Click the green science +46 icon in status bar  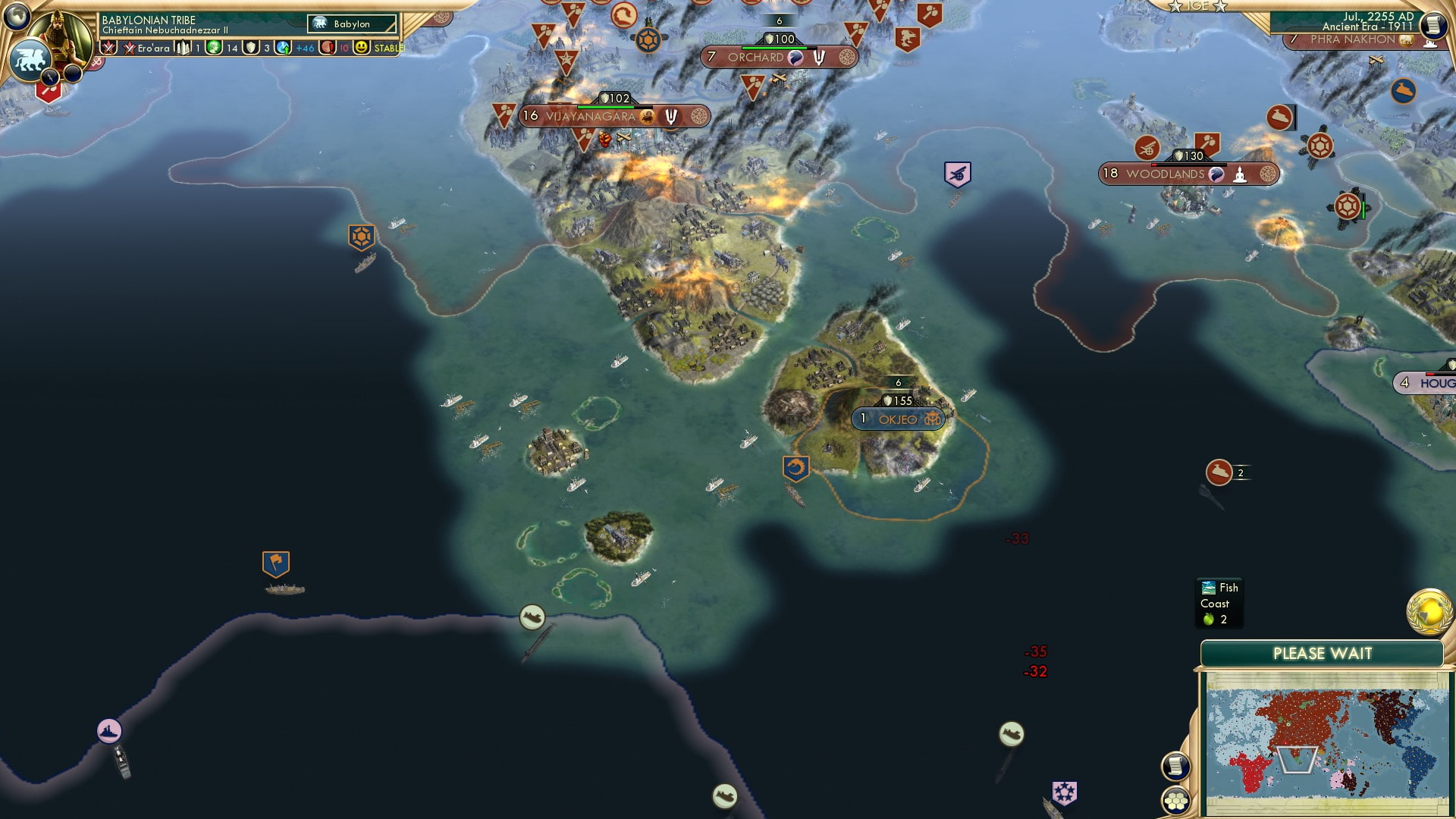tap(283, 49)
